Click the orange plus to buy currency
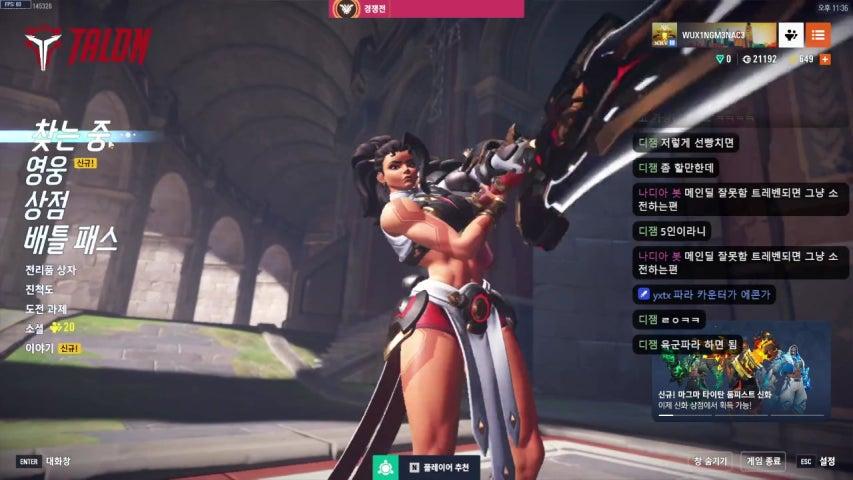Screen dimensions: 853x480 pyautogui.click(x=825, y=59)
